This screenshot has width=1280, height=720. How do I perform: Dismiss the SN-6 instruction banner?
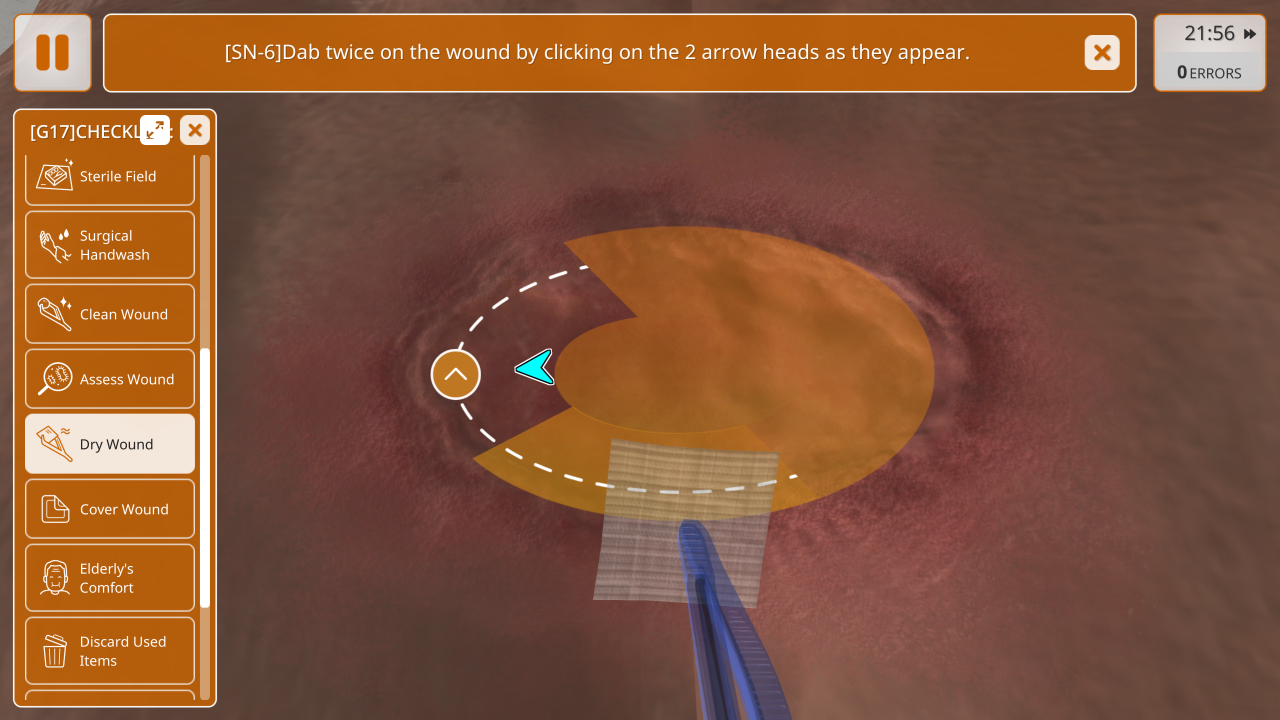pos(1102,53)
